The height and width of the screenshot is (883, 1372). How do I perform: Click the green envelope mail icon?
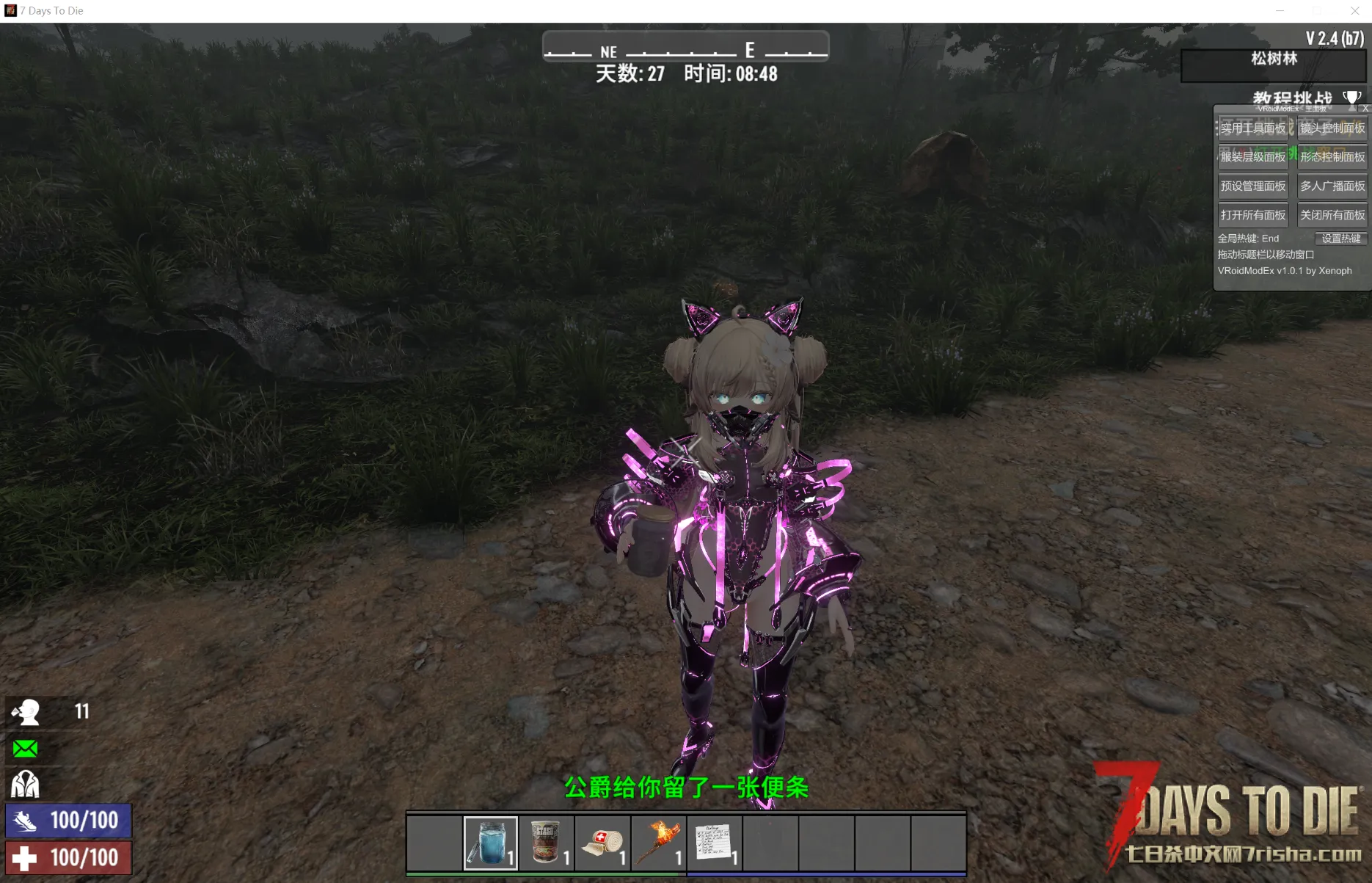click(x=25, y=749)
